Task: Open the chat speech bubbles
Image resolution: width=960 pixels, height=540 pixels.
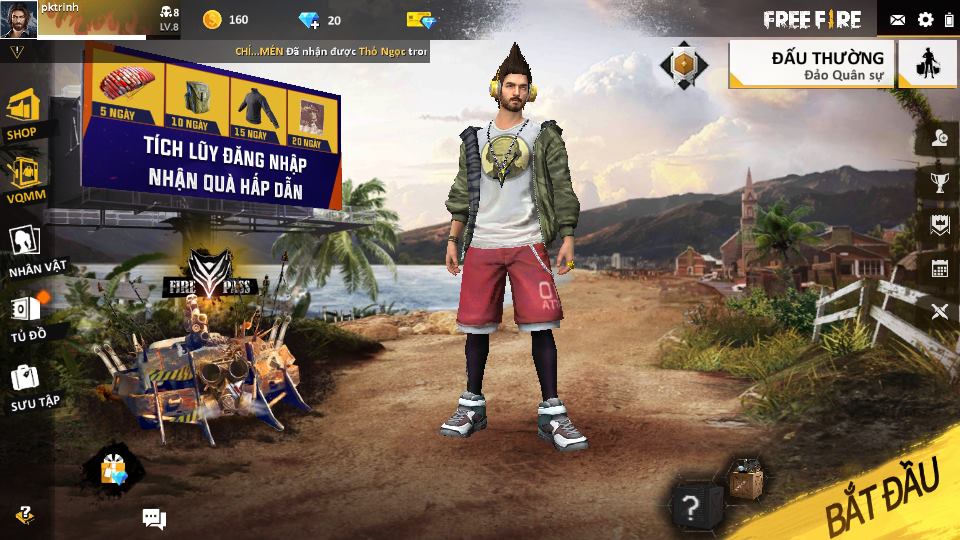Action: point(154,518)
